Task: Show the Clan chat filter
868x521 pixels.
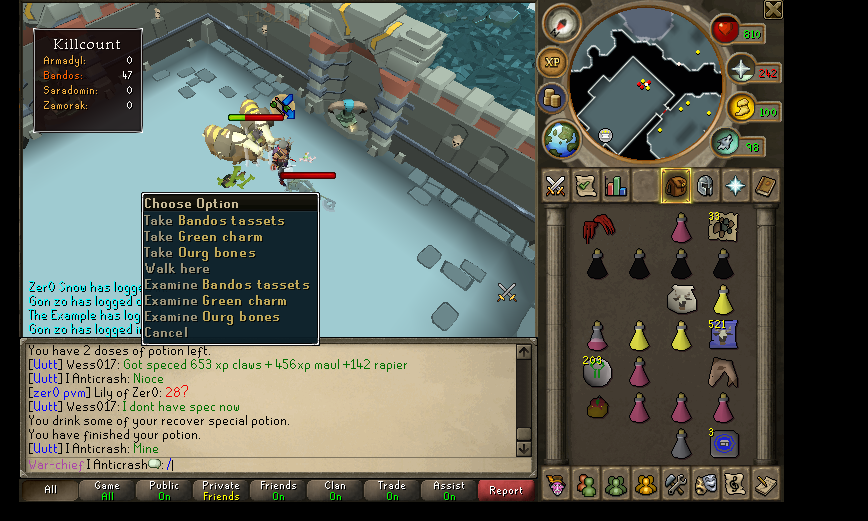Action: tap(335, 490)
